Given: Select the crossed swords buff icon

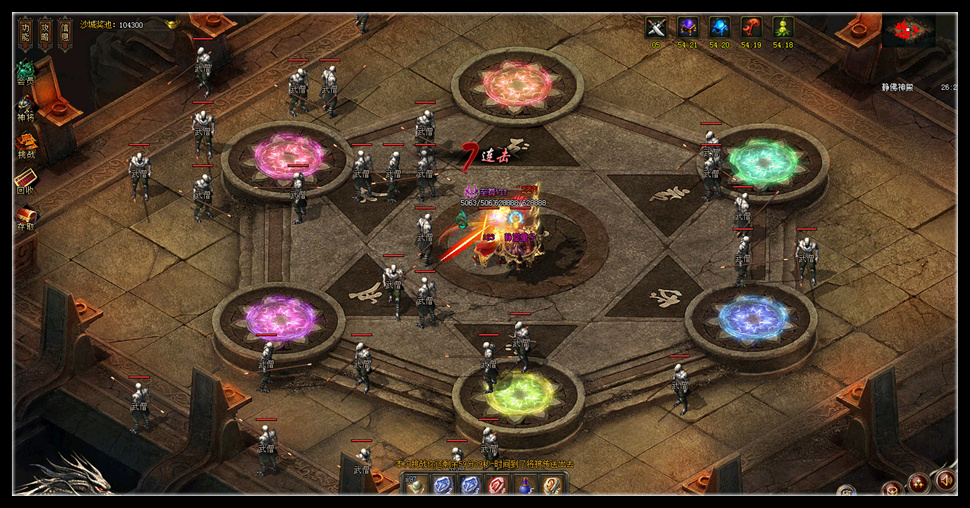Looking at the screenshot, I should [x=656, y=28].
